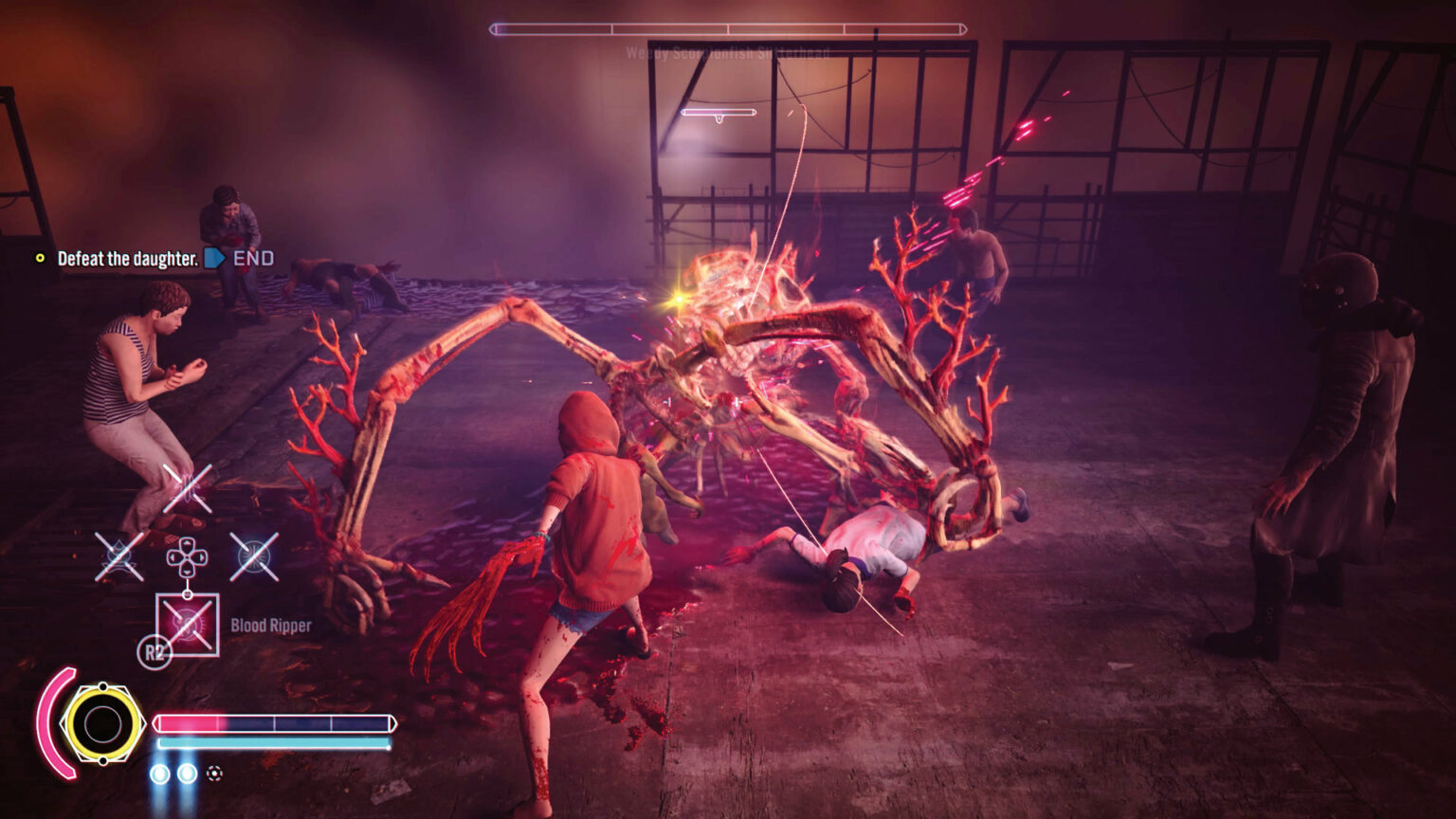Click the Weedy Scorpionfish Slitterhead name
Viewport: 1456px width, 819px height.
[728, 52]
